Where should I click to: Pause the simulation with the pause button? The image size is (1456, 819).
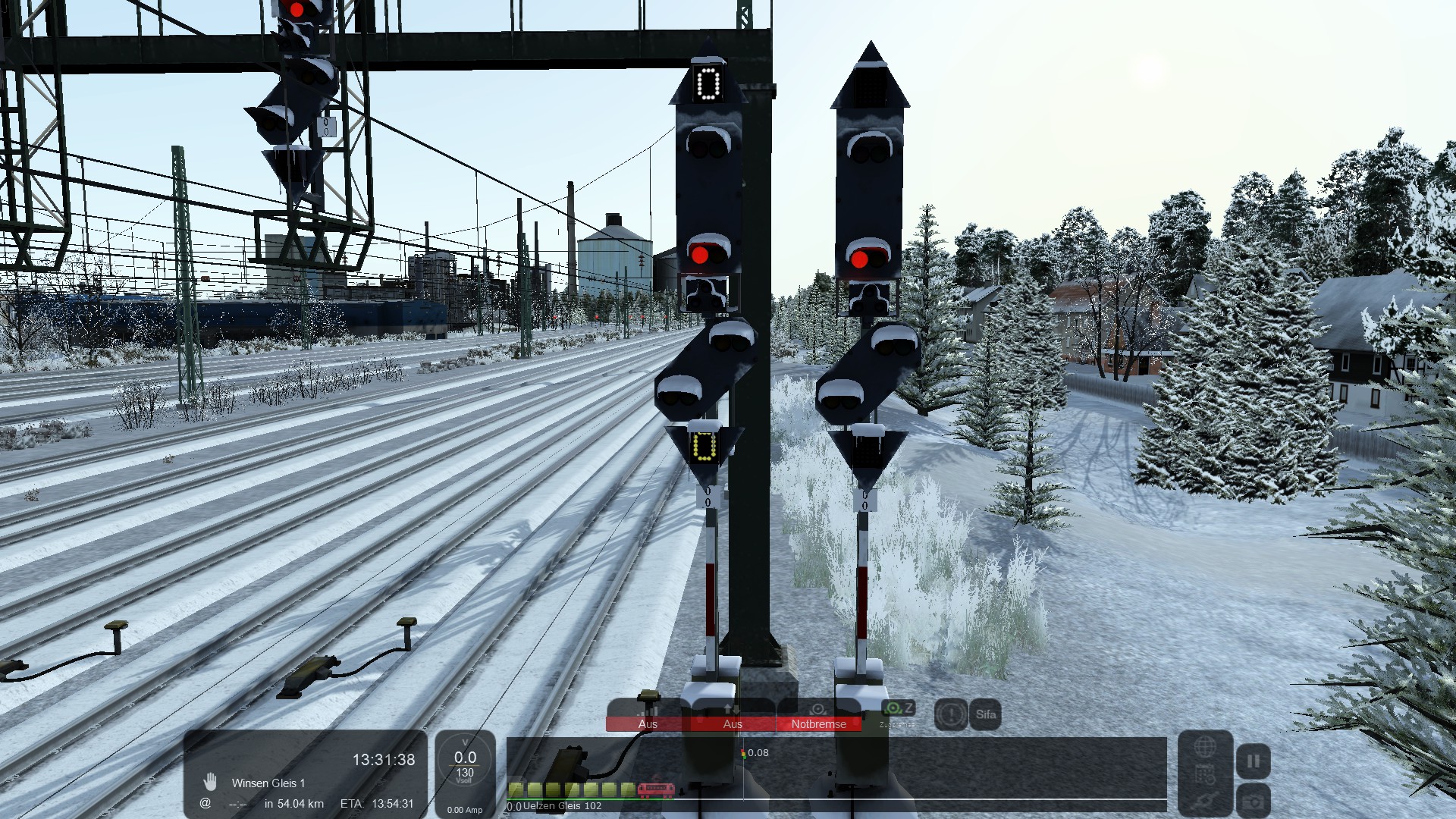point(1253,761)
